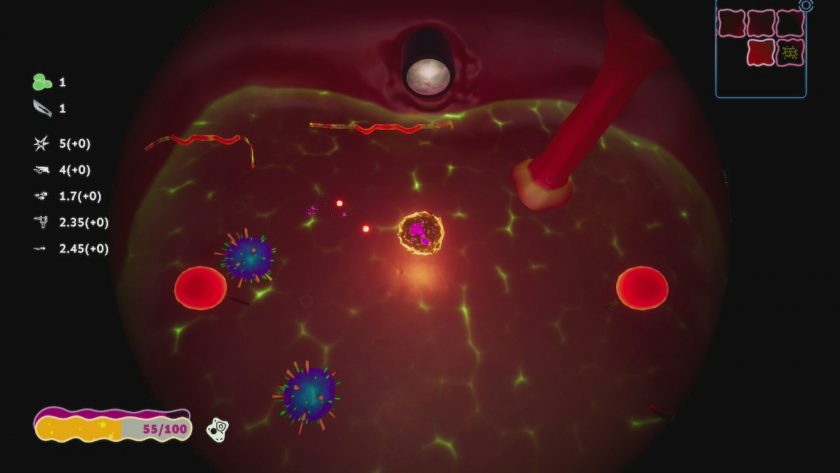
Task: Click the room-layout minimap panel
Action: [x=761, y=50]
